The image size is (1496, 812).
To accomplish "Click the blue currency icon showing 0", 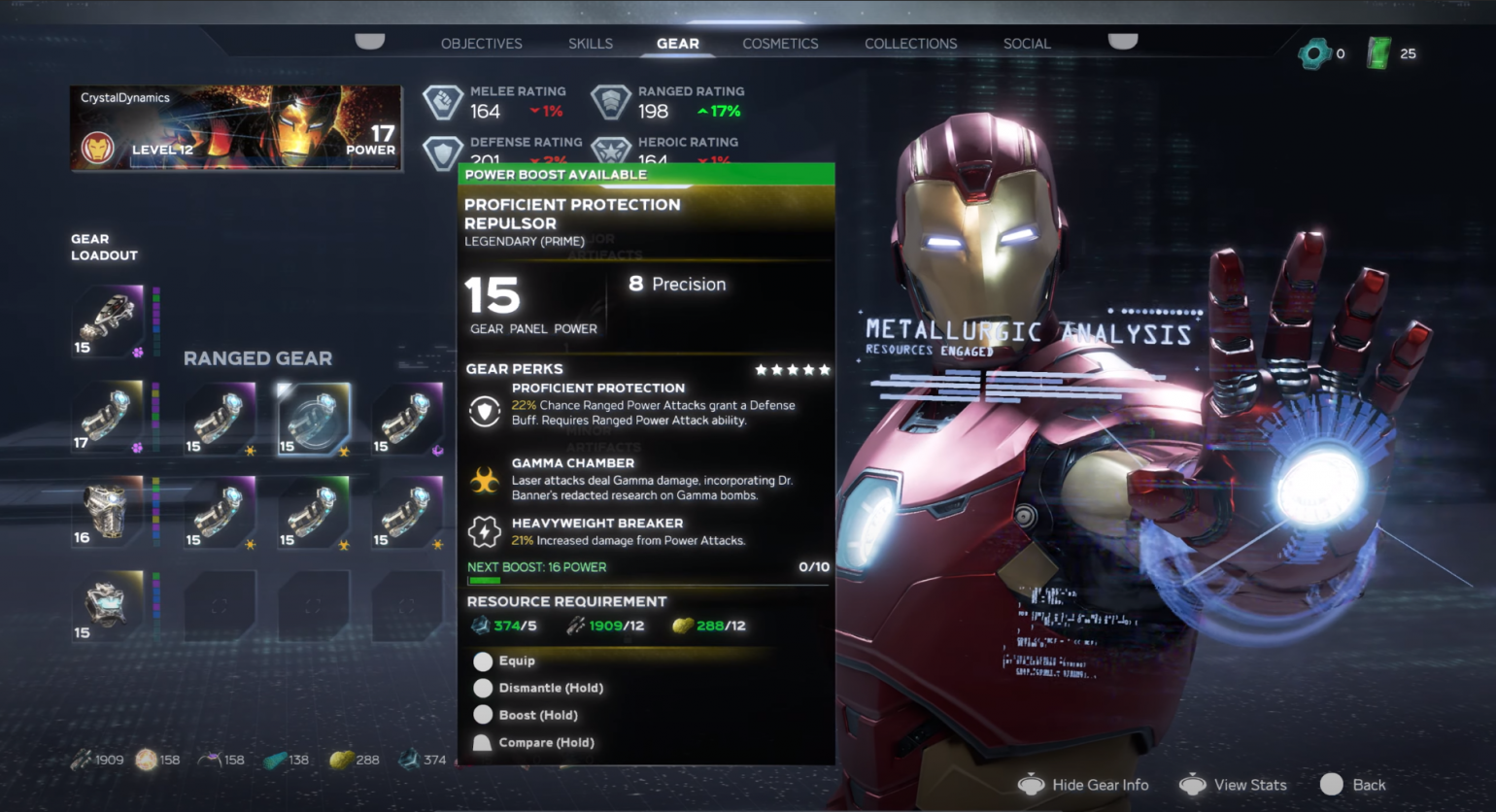I will point(1317,54).
